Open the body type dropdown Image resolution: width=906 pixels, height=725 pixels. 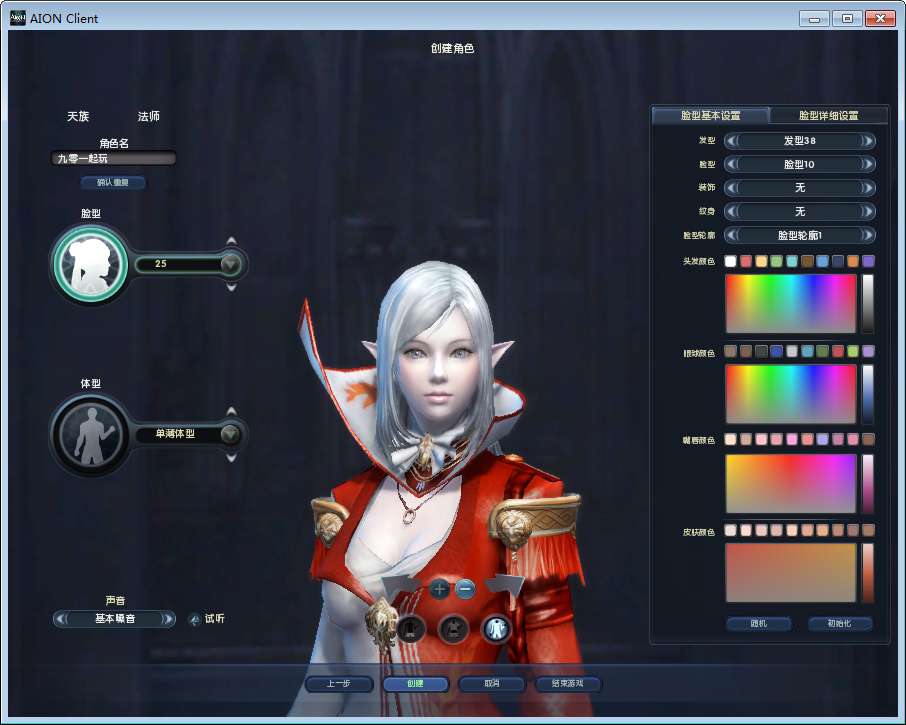231,434
